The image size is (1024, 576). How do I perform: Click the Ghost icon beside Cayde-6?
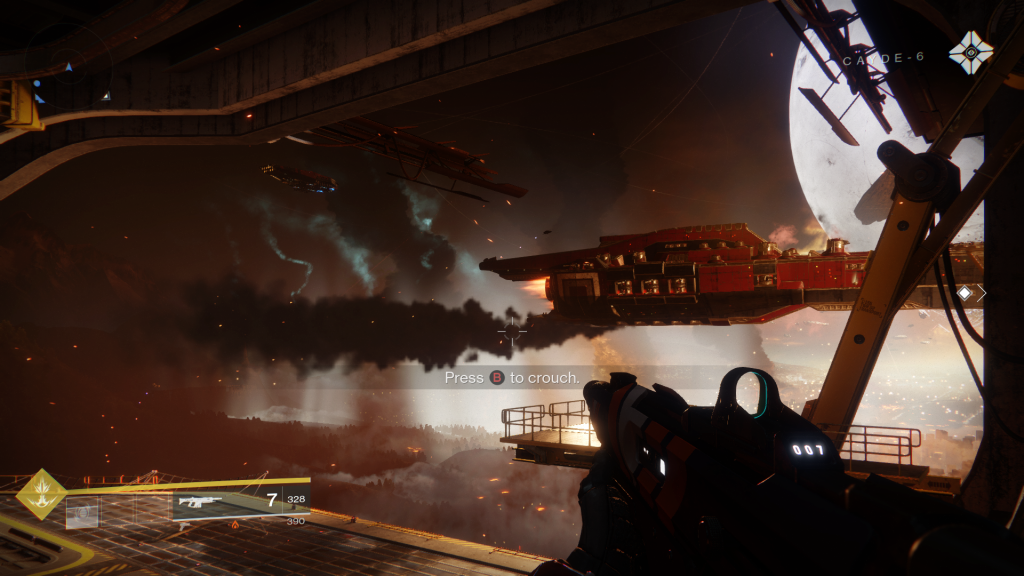pos(970,52)
